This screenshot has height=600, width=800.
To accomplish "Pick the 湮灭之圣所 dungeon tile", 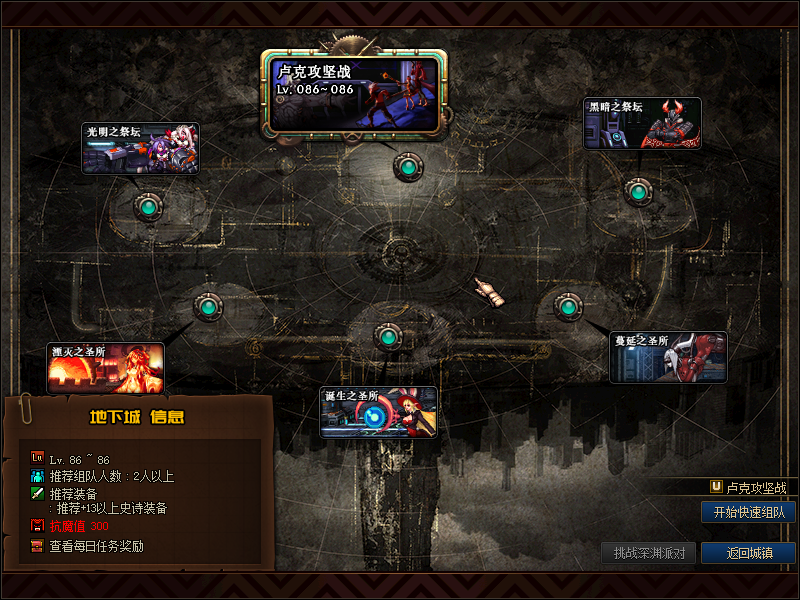I will pyautogui.click(x=106, y=368).
